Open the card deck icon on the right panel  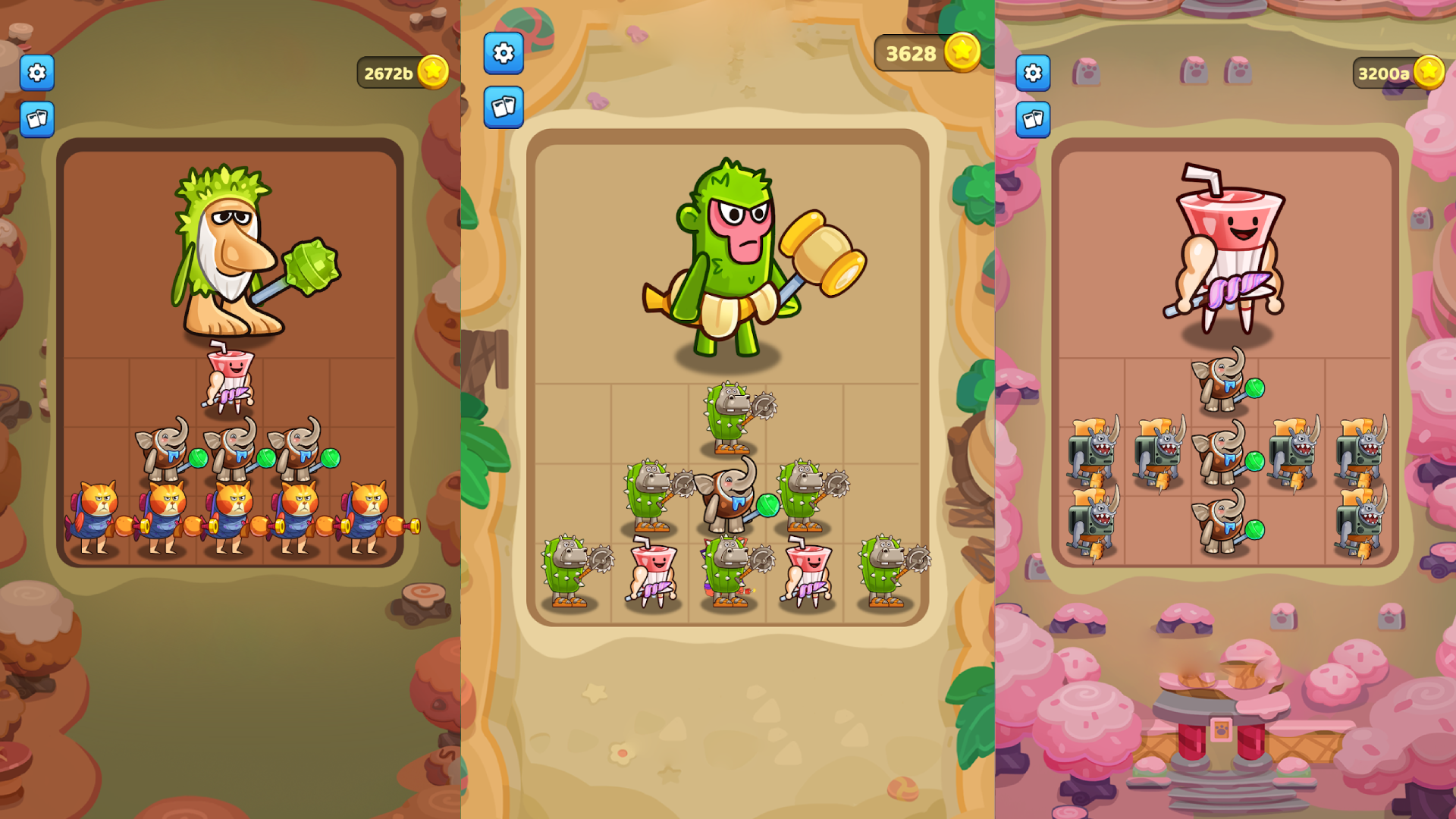pyautogui.click(x=1031, y=118)
